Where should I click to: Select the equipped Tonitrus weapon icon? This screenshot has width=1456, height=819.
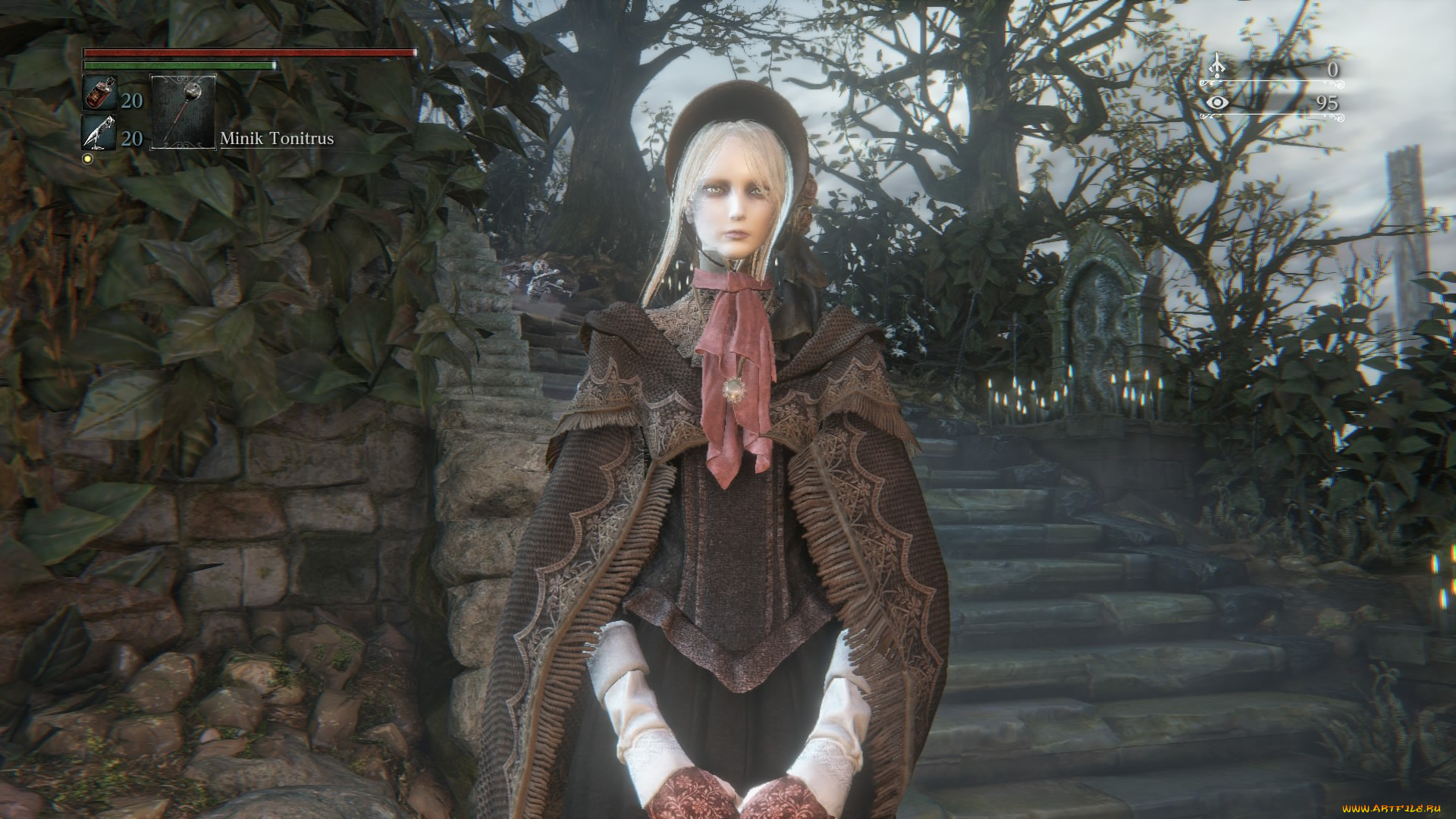[x=182, y=110]
